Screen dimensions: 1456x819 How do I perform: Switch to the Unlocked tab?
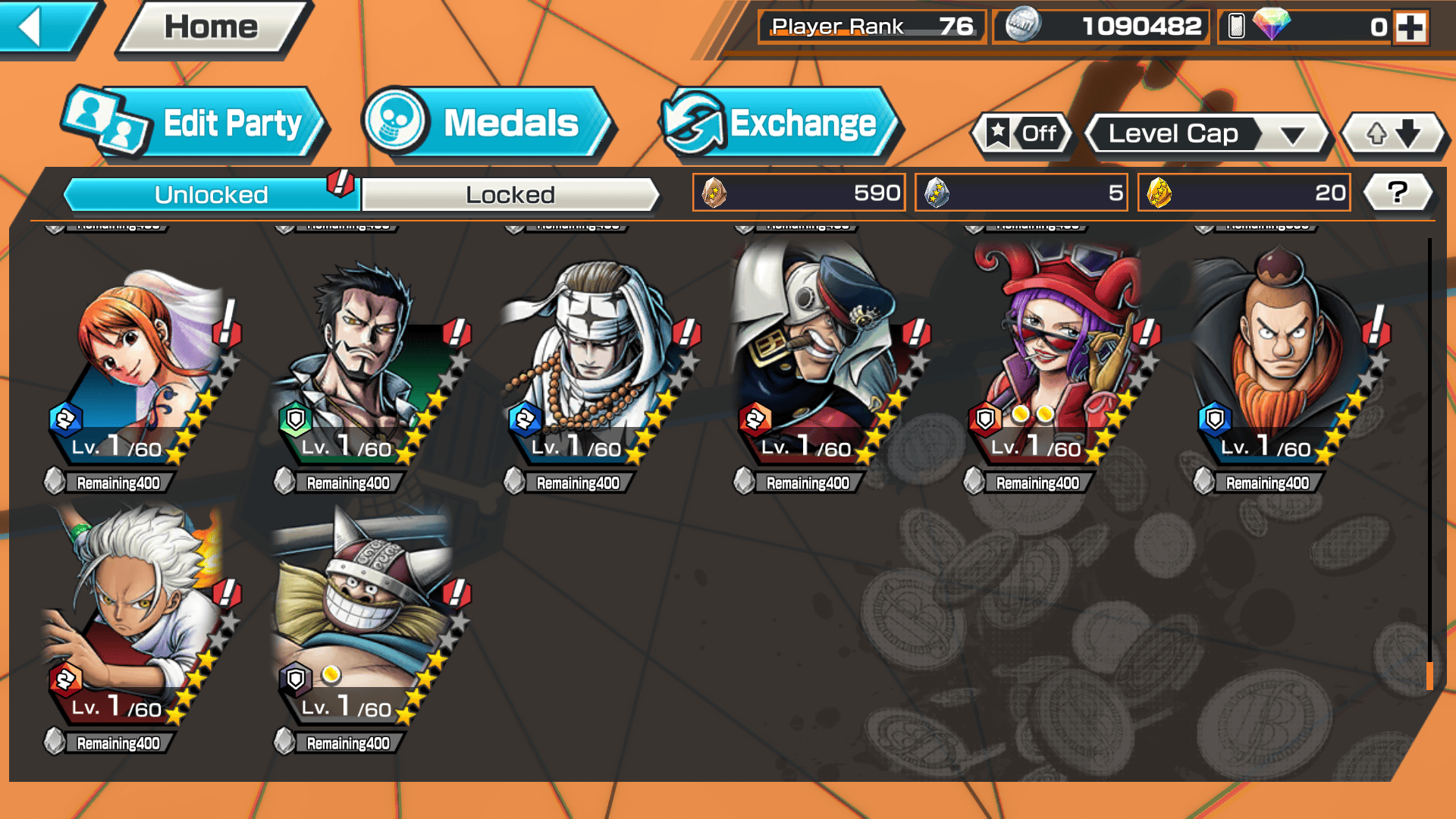coord(210,195)
